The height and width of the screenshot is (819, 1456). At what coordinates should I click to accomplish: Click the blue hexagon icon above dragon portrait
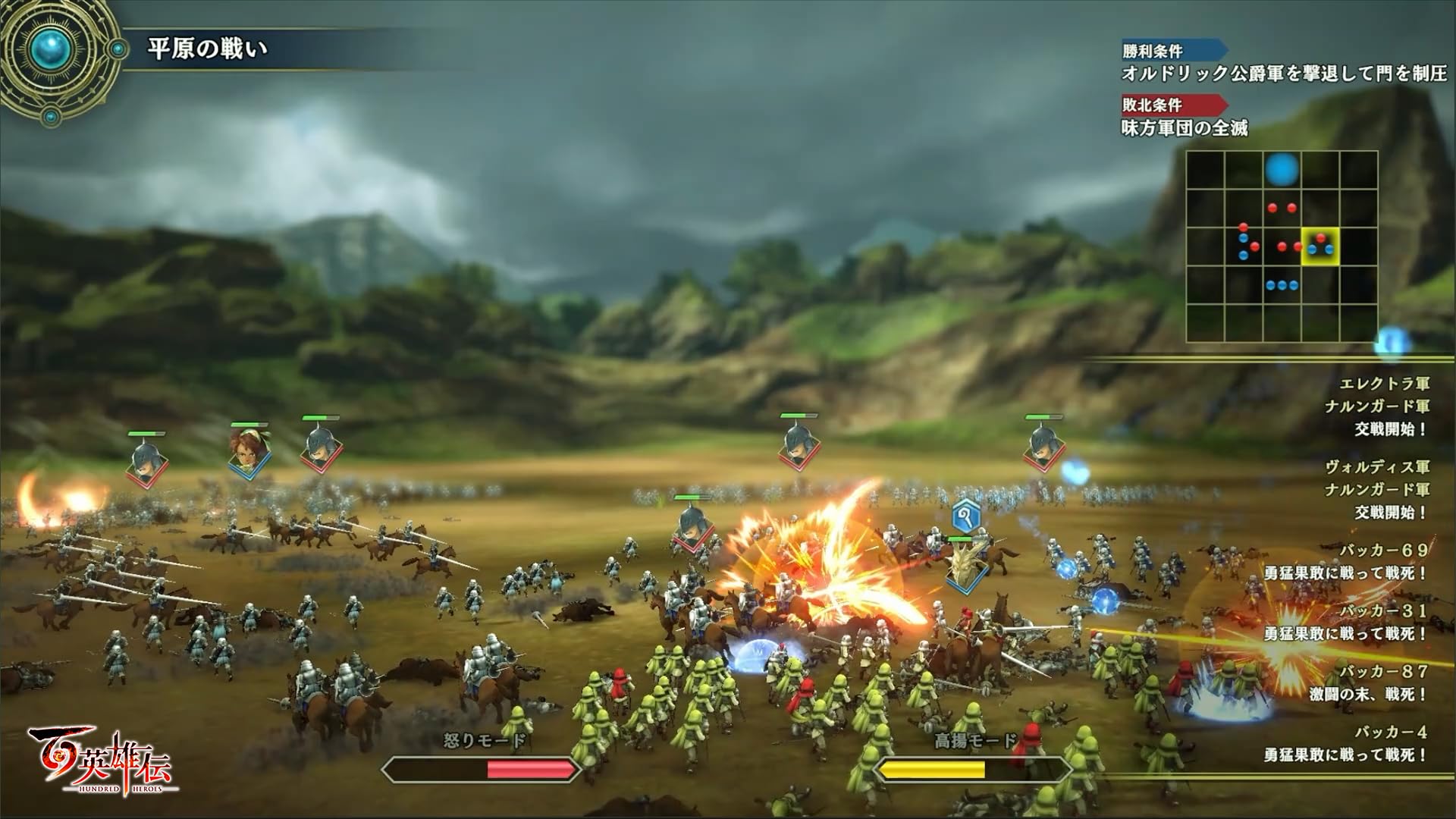pyautogui.click(x=966, y=517)
